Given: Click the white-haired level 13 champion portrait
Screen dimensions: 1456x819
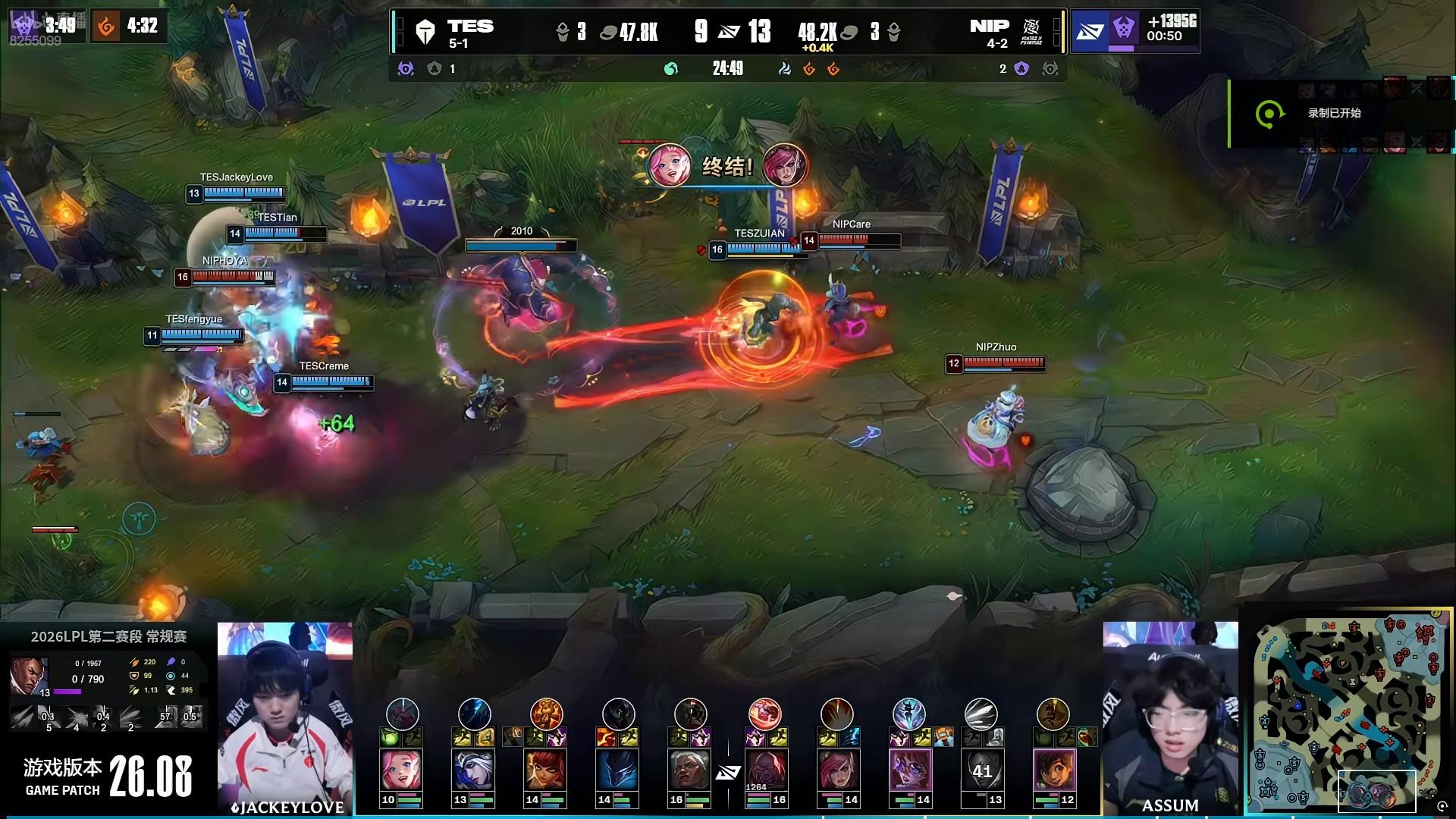Looking at the screenshot, I should (x=473, y=770).
